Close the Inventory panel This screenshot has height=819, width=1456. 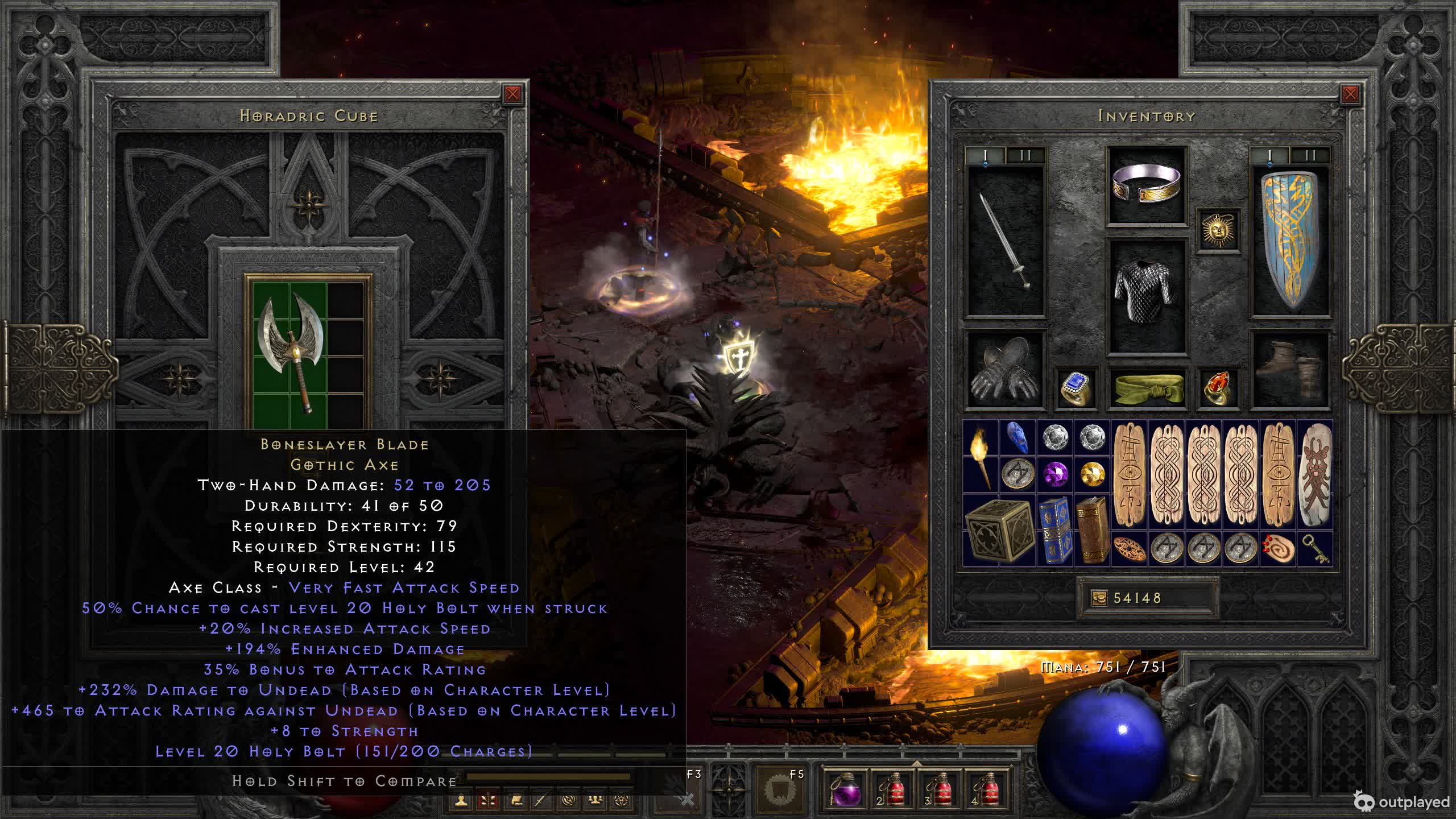pyautogui.click(x=1350, y=94)
